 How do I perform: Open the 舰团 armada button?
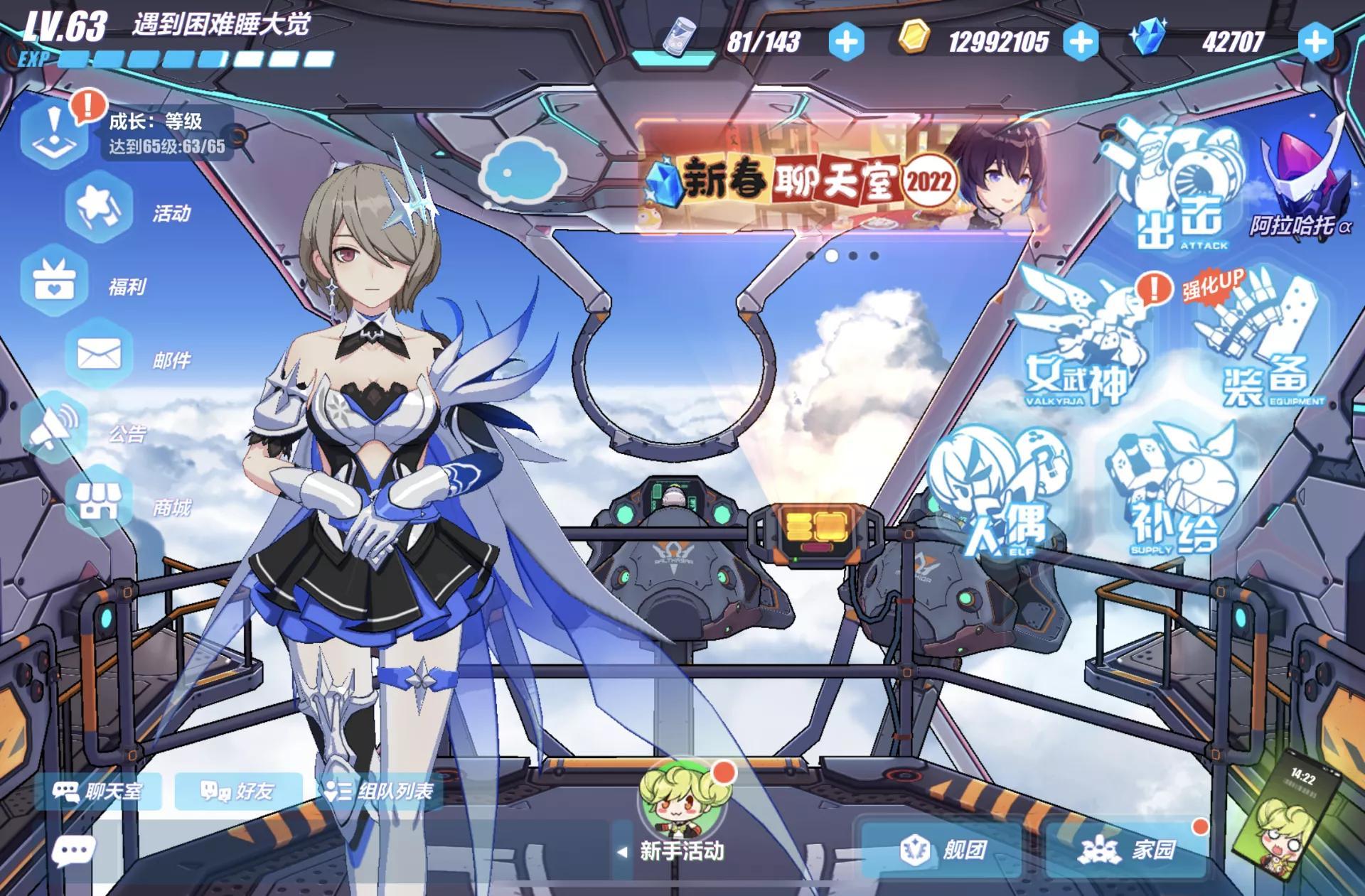tap(943, 849)
